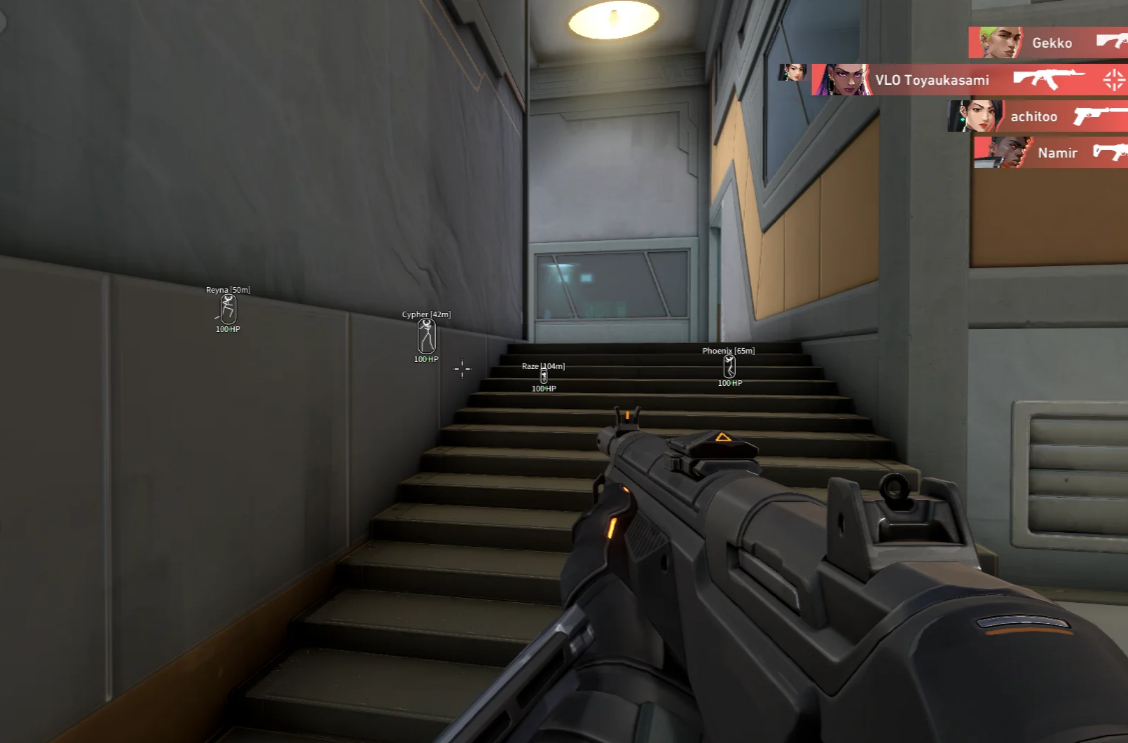Image resolution: width=1128 pixels, height=743 pixels.
Task: Click the Reyna player marker
Action: point(228,308)
